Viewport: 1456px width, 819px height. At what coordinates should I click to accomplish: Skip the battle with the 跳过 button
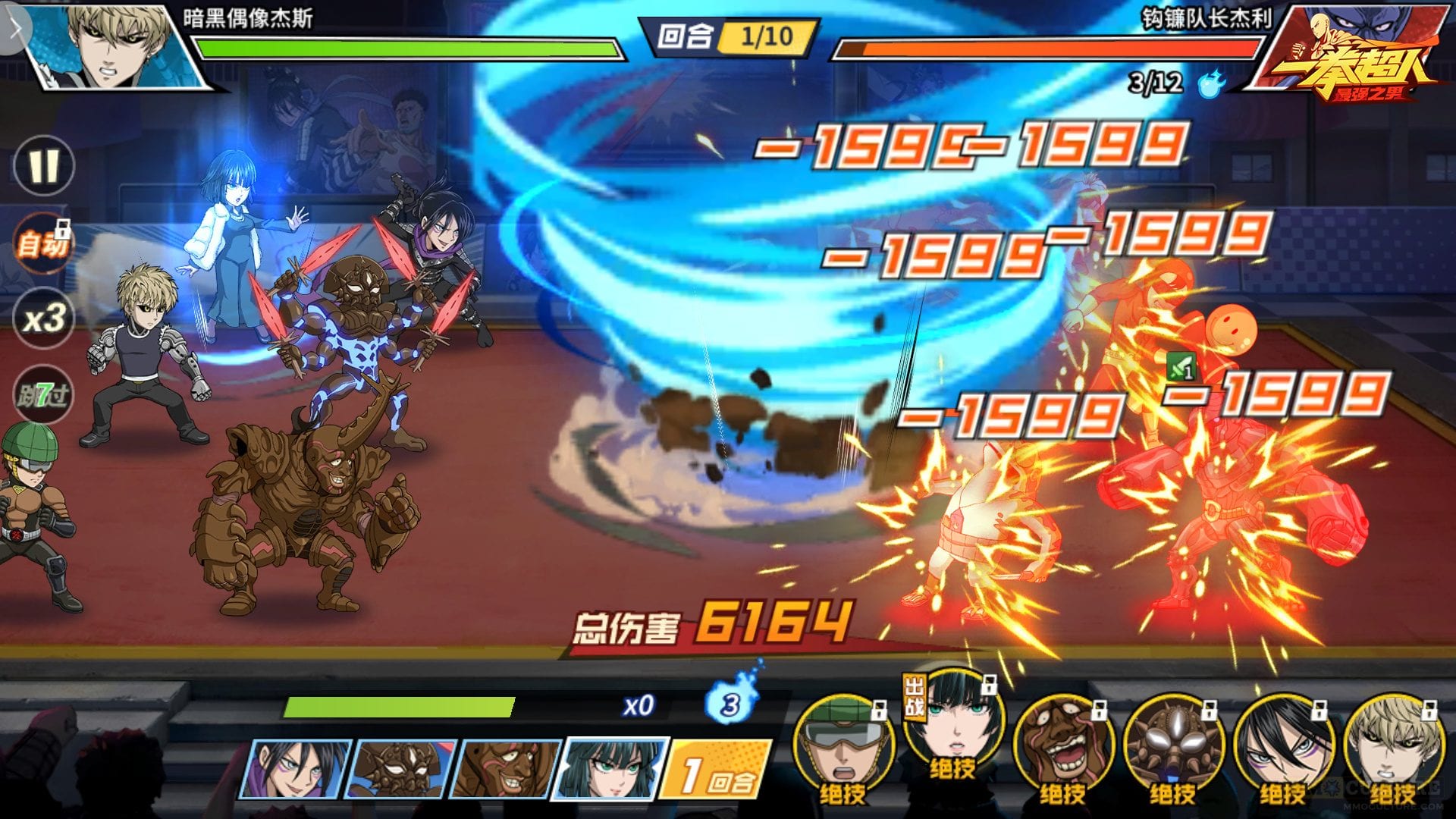[44, 394]
